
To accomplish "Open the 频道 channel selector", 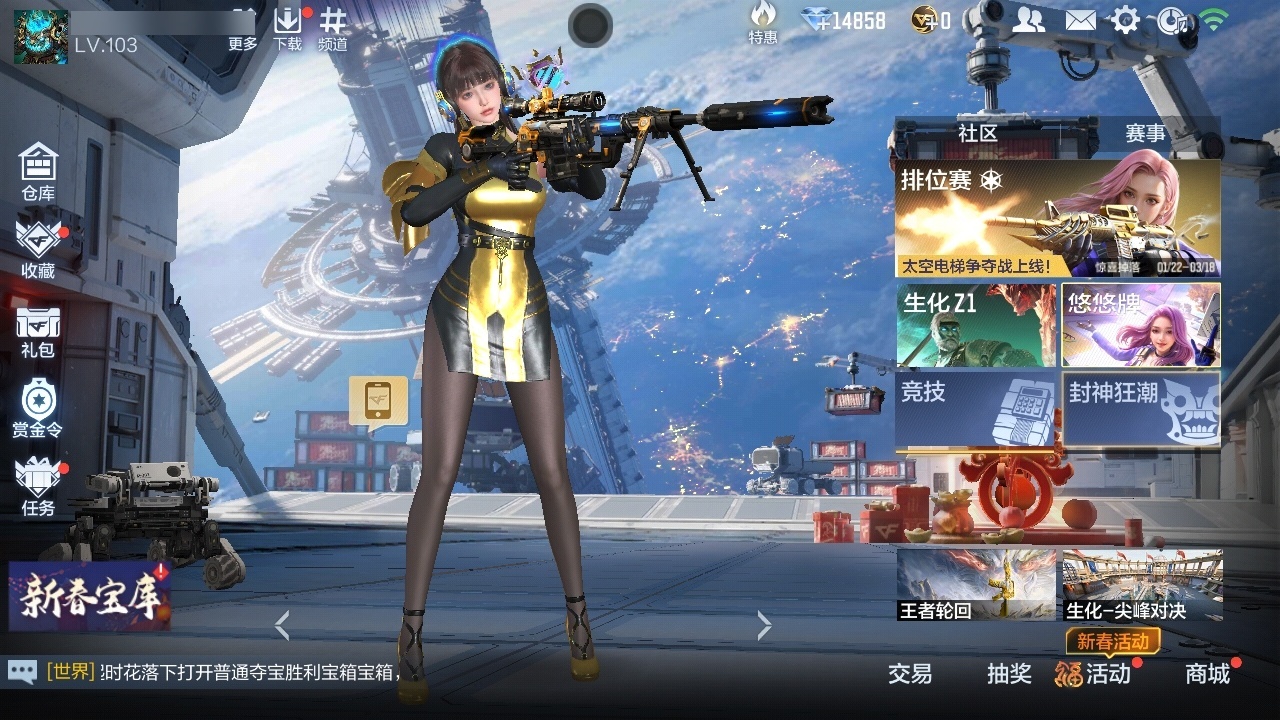I will coord(333,28).
